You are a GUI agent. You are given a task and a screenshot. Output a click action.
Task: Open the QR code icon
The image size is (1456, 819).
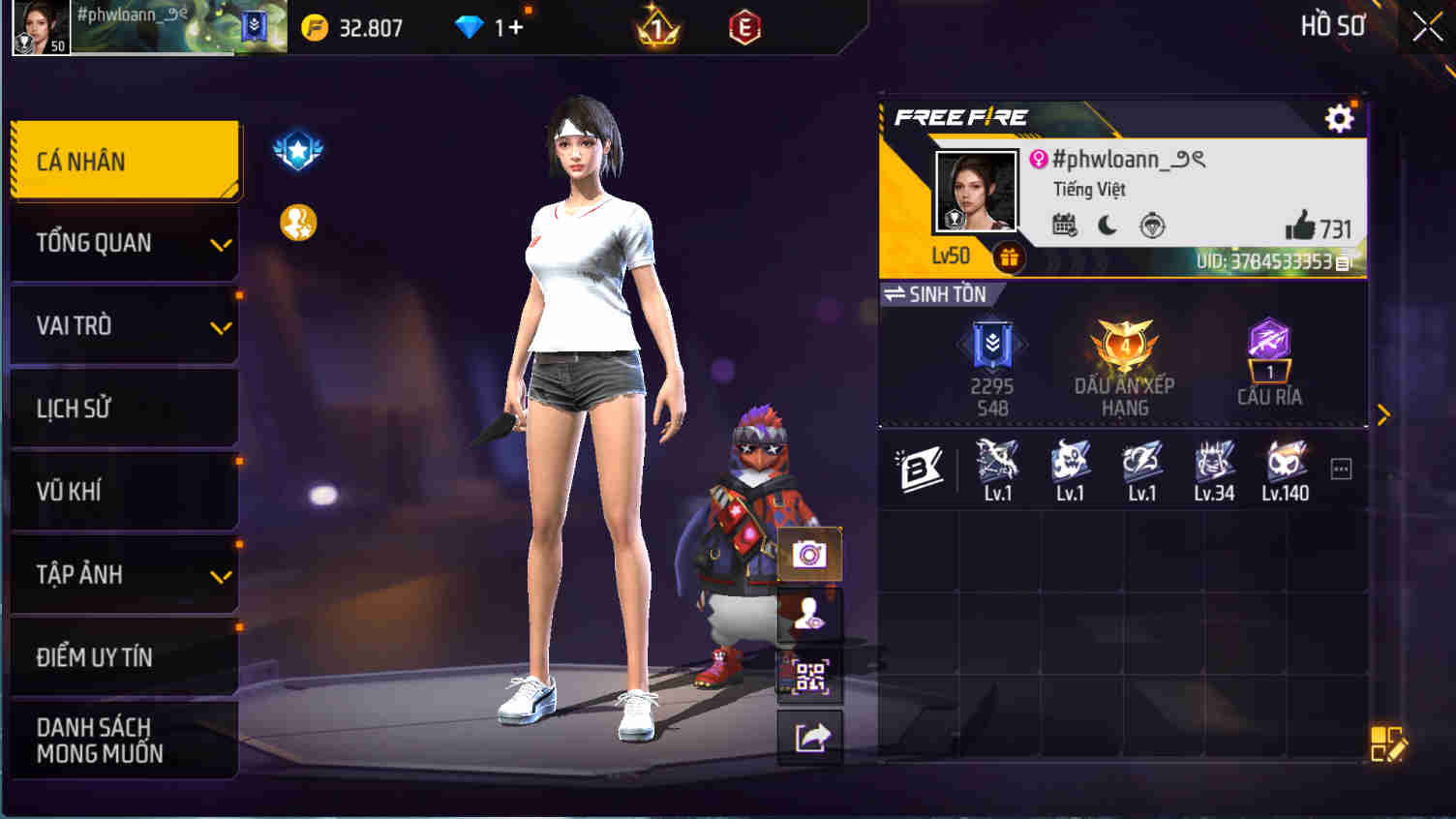(809, 676)
